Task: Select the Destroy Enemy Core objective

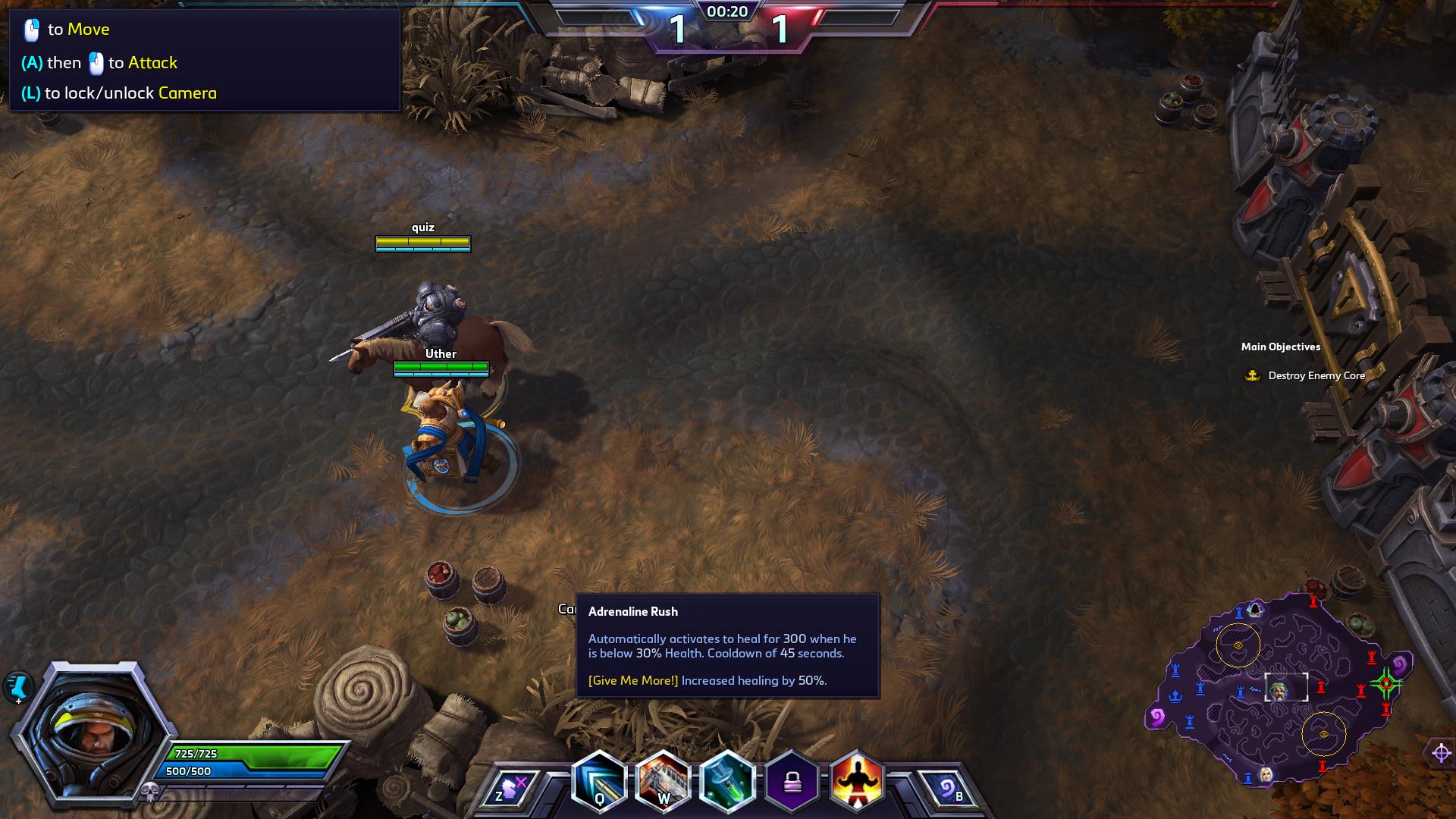Action: pyautogui.click(x=1316, y=375)
